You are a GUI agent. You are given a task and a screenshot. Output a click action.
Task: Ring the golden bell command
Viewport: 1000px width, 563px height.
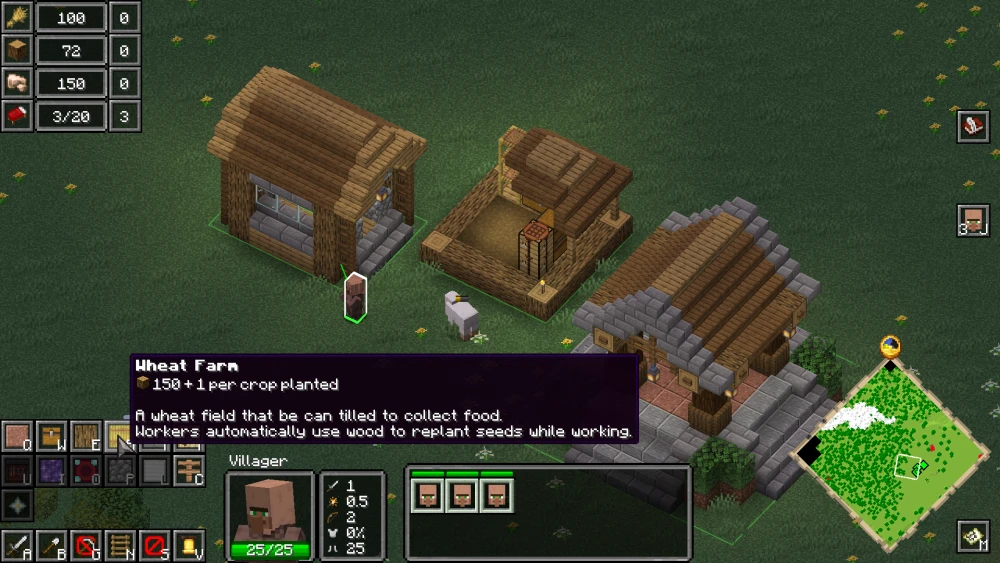(x=188, y=546)
